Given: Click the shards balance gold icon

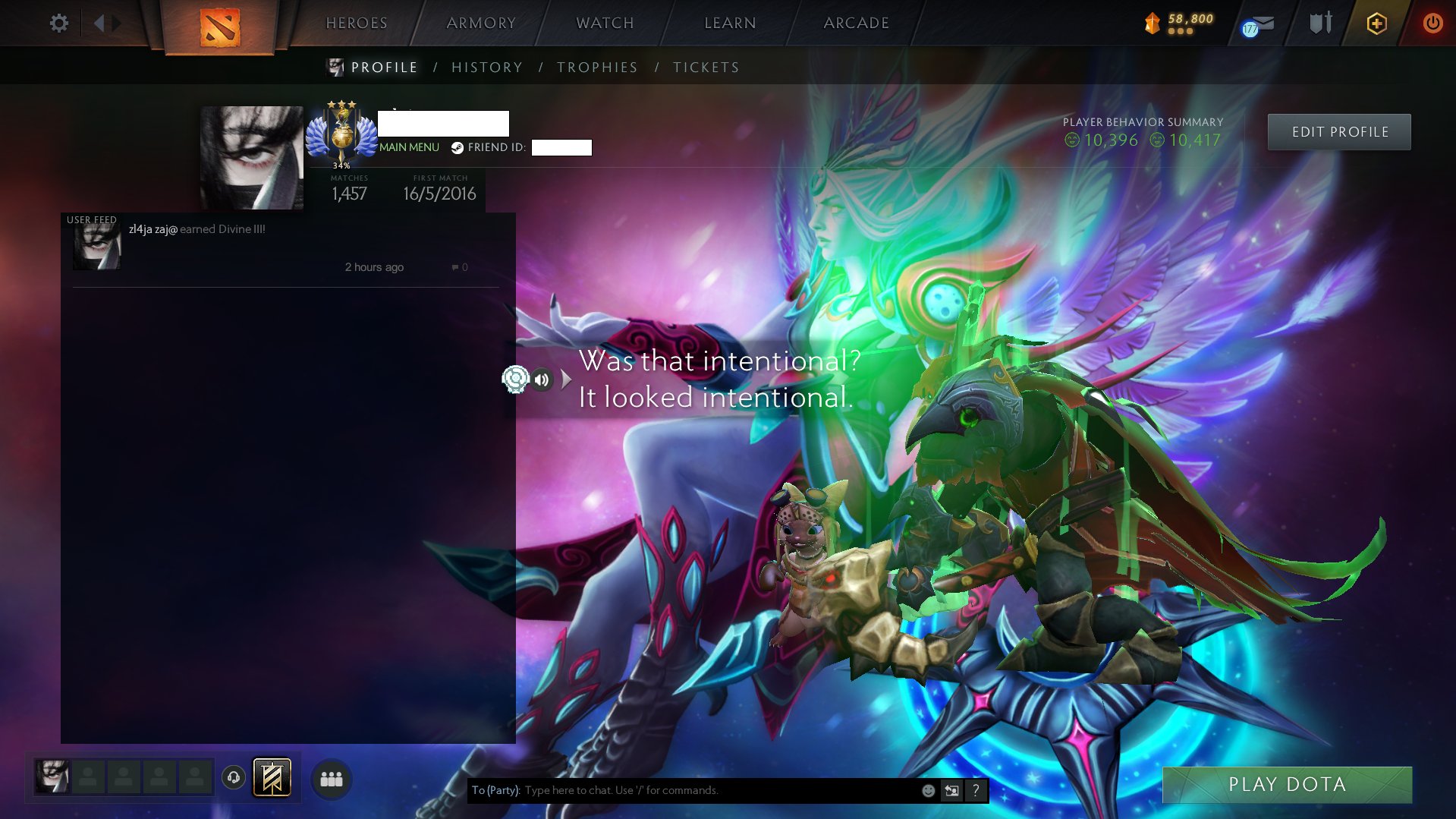Looking at the screenshot, I should click(x=1153, y=22).
